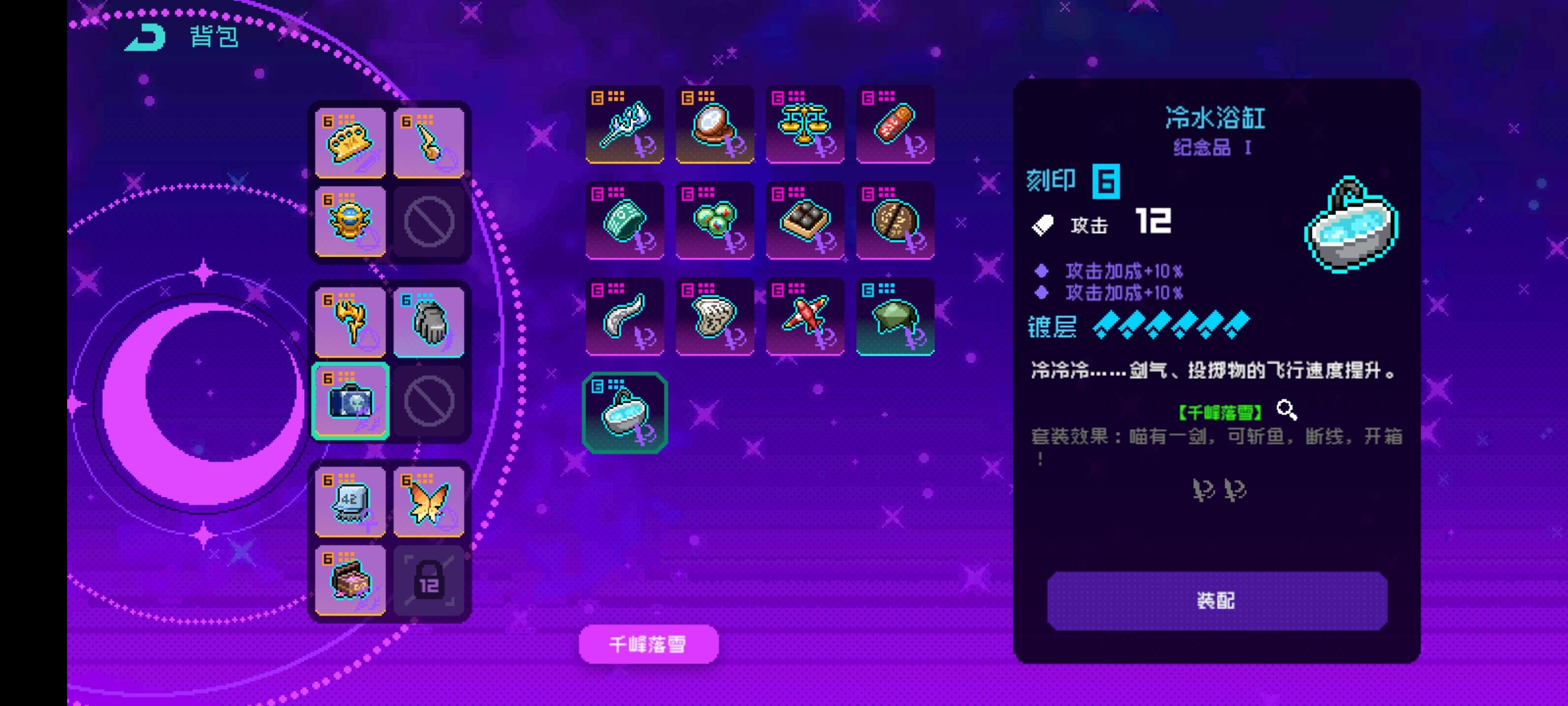
Task: Select the oyster shell item
Action: [714, 317]
